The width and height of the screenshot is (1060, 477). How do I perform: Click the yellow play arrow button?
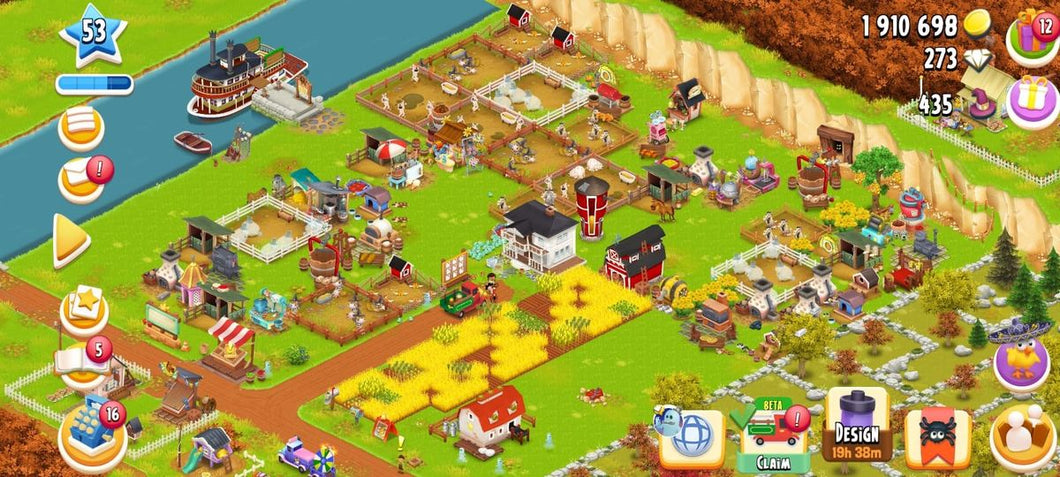coord(71,241)
